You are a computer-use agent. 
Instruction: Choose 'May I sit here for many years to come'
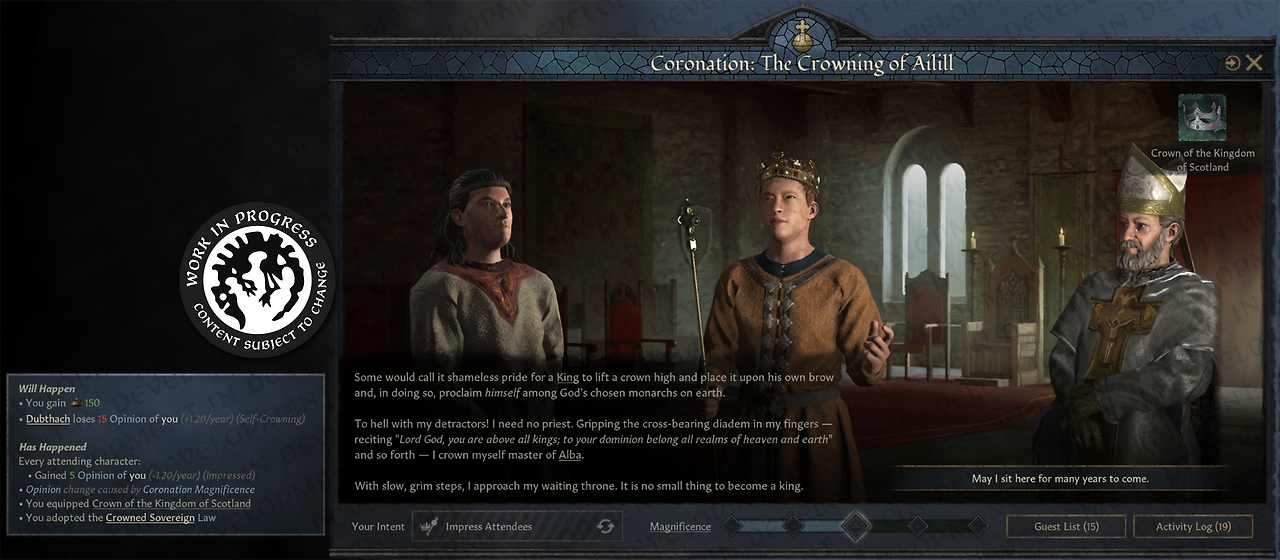click(x=1060, y=478)
